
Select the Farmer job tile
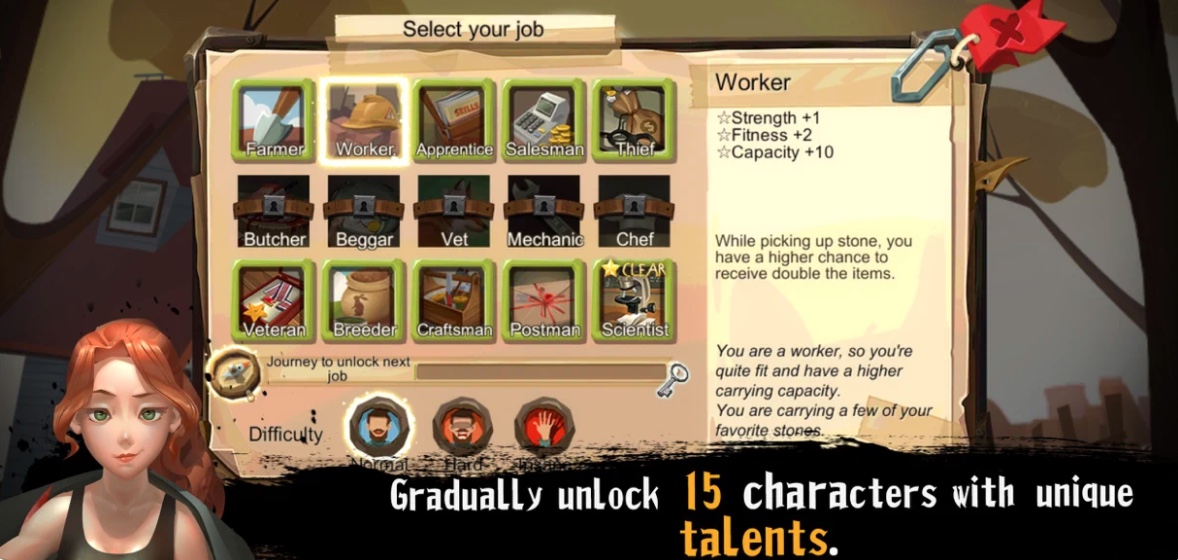click(x=274, y=121)
